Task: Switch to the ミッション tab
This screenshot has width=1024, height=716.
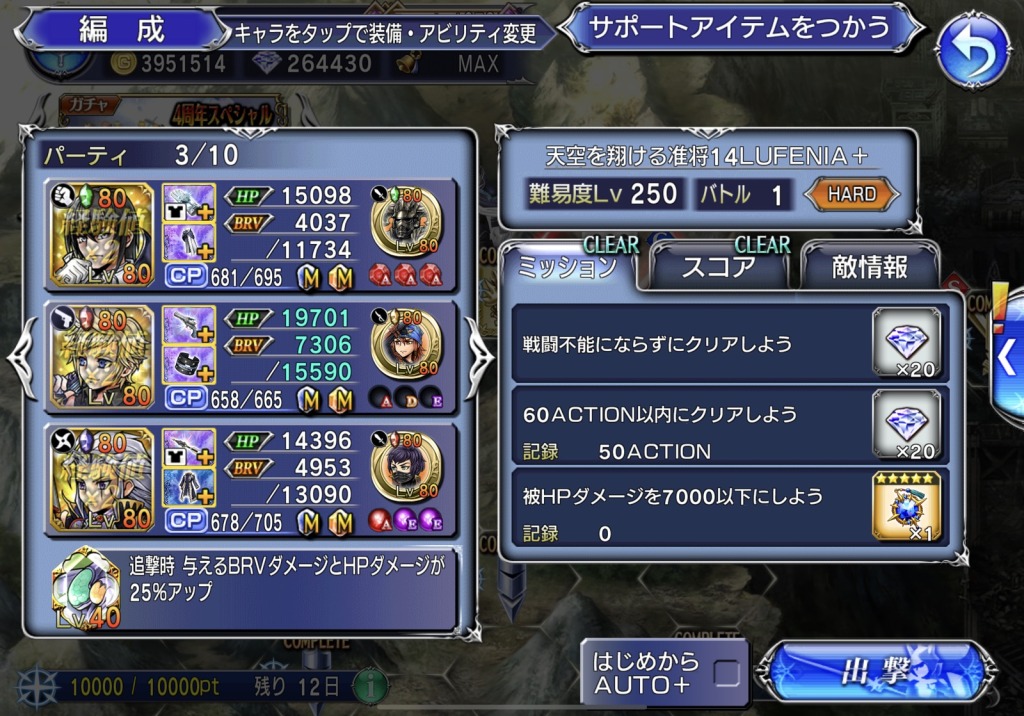Action: pyautogui.click(x=566, y=266)
